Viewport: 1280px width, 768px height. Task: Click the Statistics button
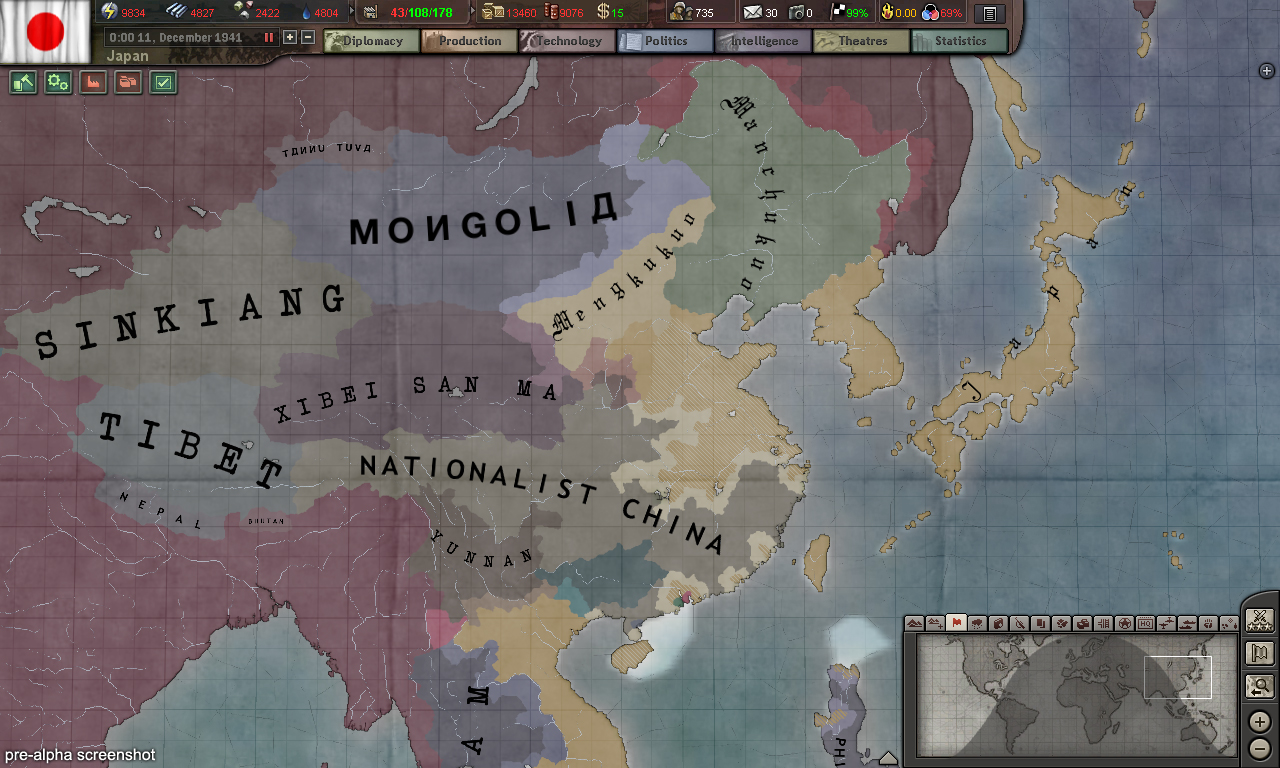958,41
